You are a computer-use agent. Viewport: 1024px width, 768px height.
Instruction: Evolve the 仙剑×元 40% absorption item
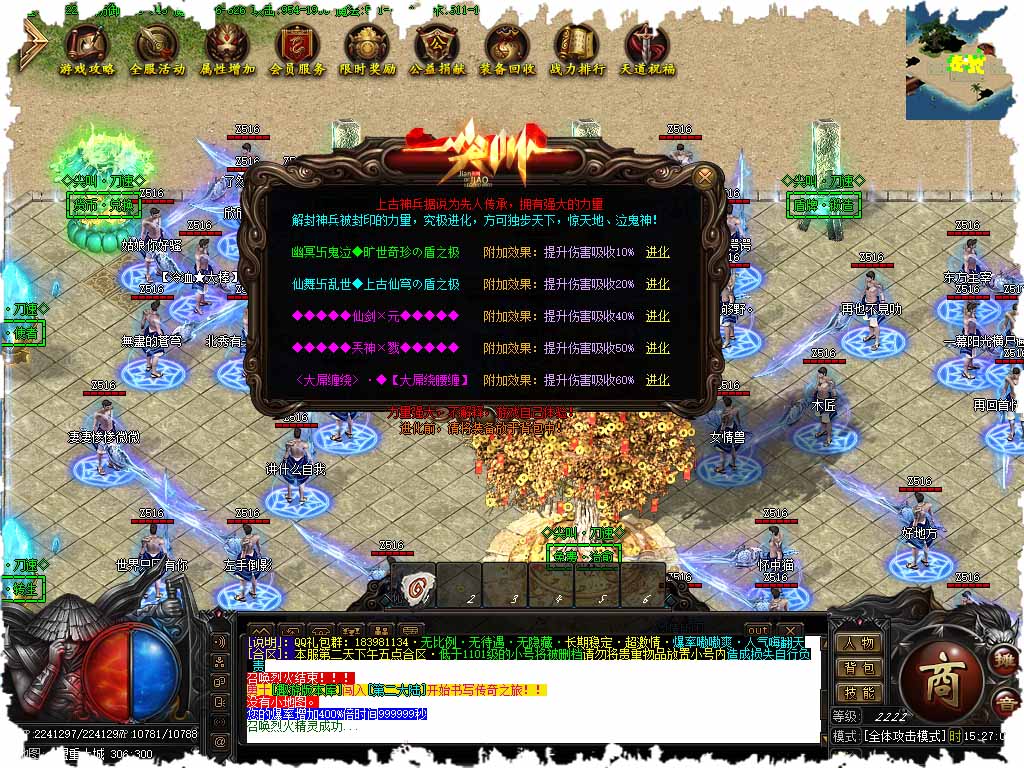click(x=657, y=316)
